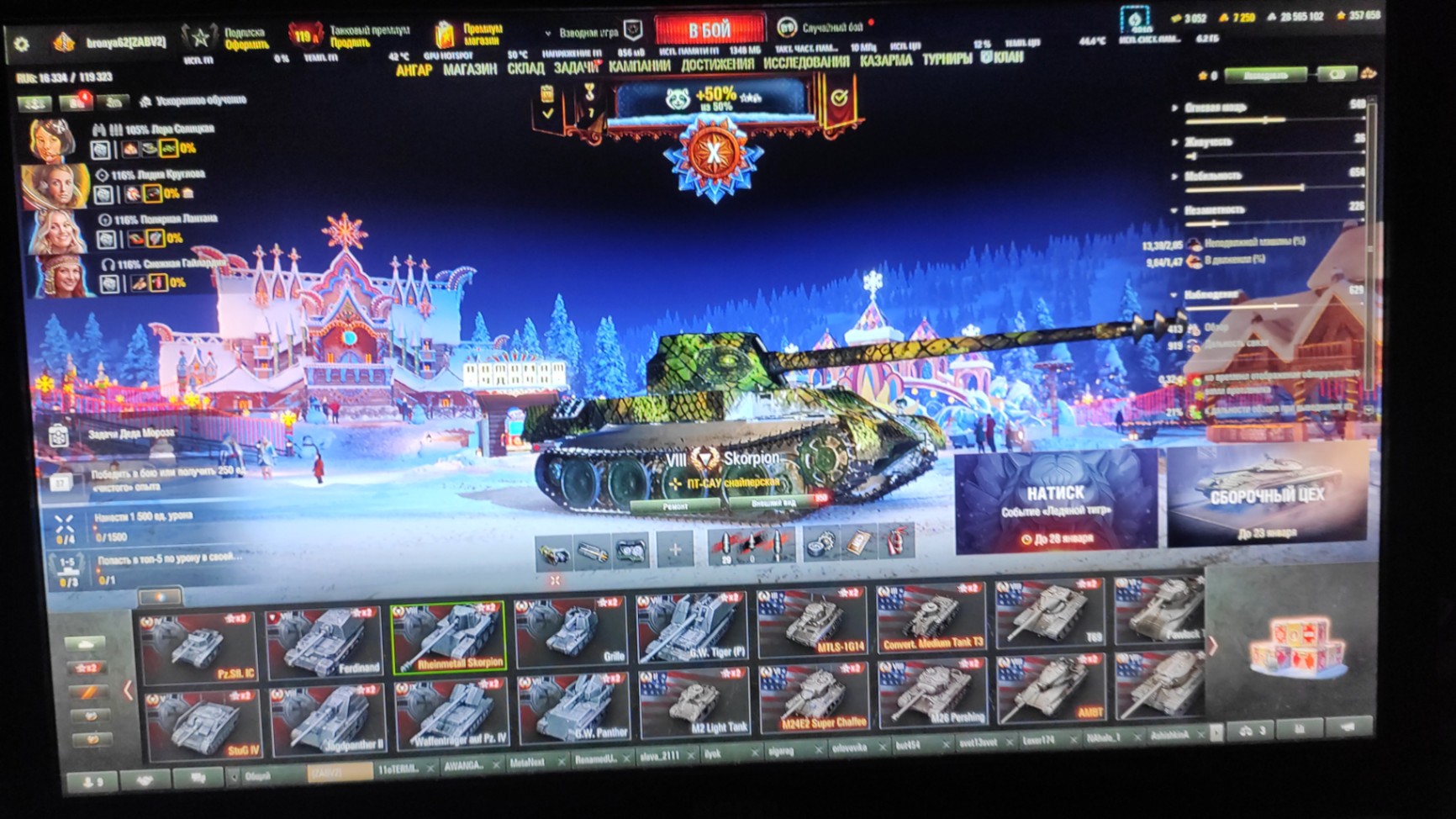
Task: Open the battle mode selector Случайный бой
Action: 820,28
